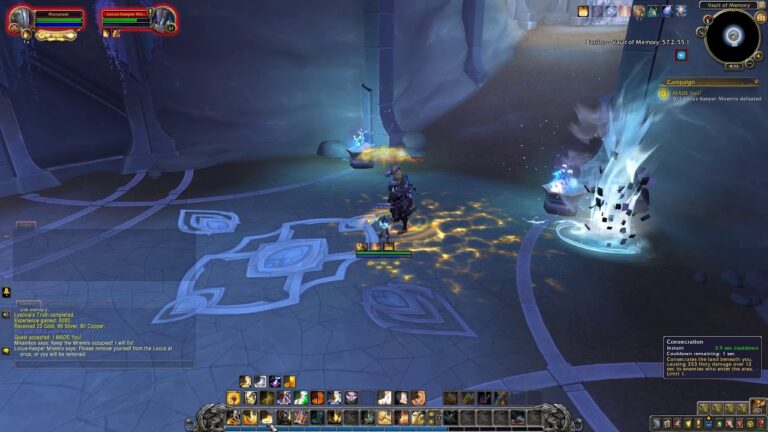Open the I MADE You! quest entry

tap(688, 93)
